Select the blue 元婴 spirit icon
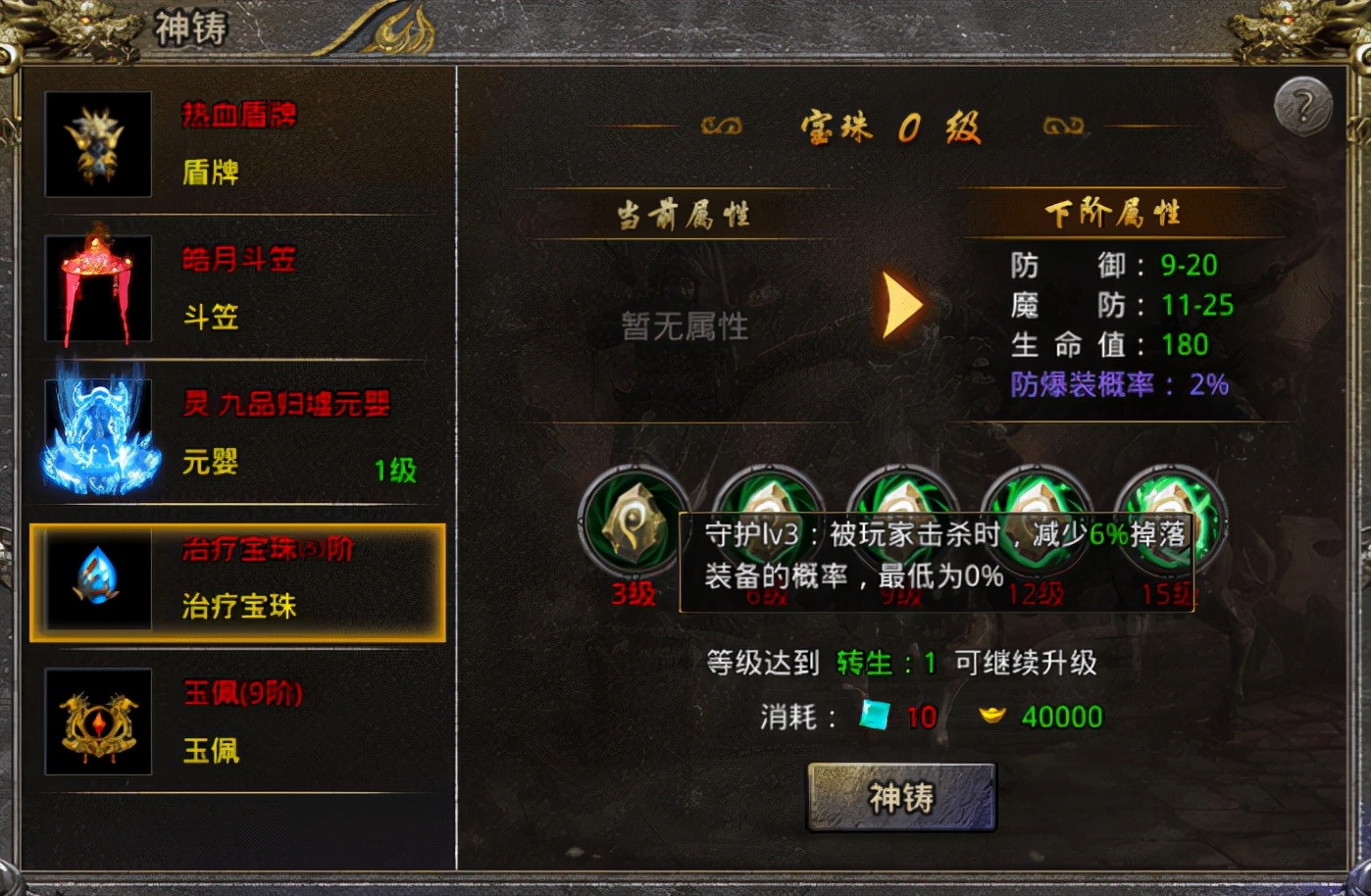 [x=97, y=434]
